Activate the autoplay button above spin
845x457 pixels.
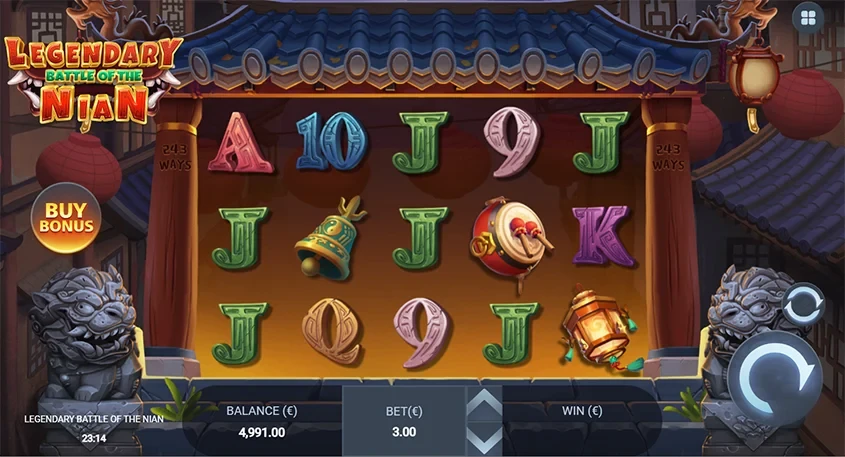click(x=801, y=305)
